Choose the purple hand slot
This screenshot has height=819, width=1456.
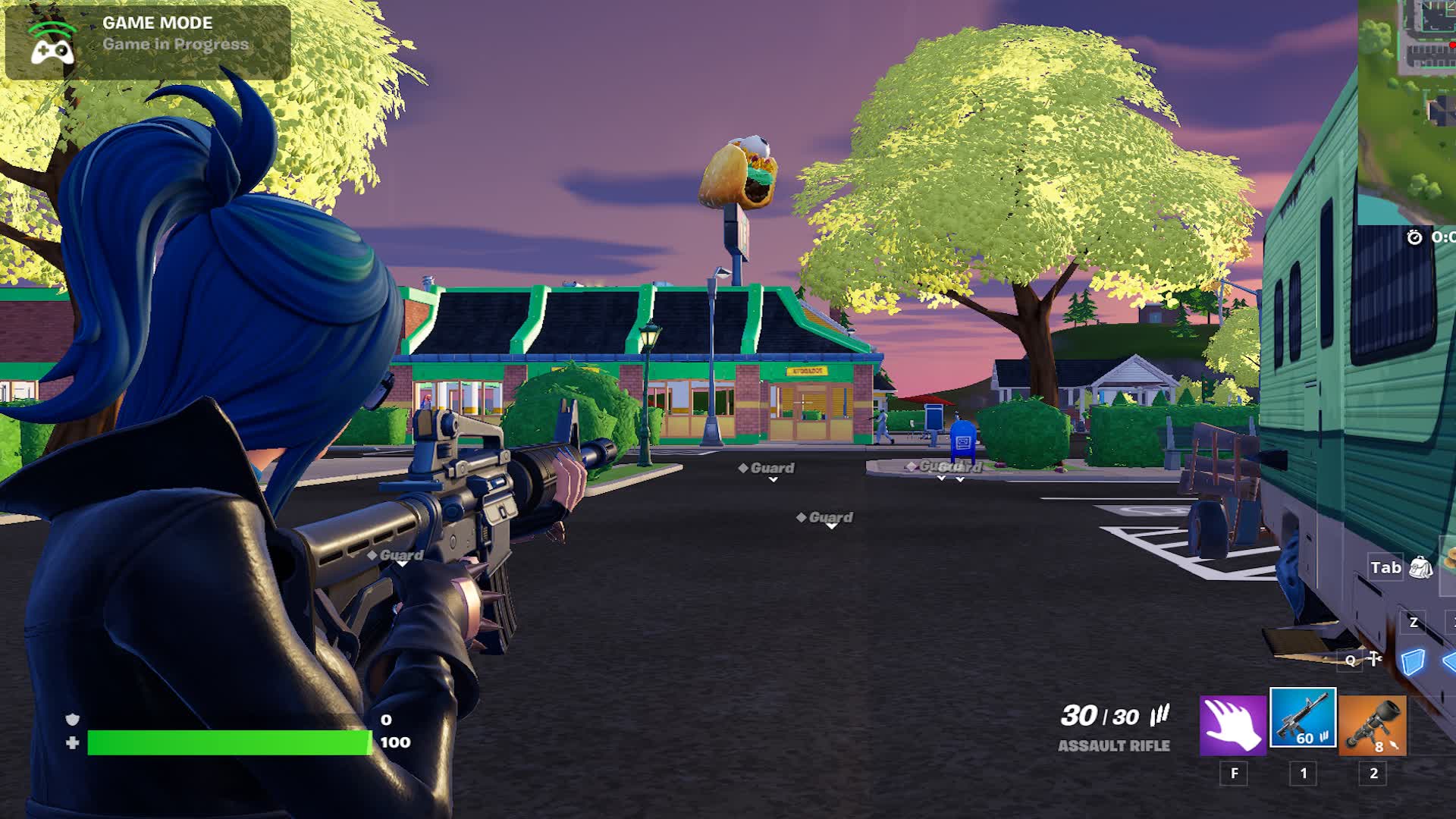point(1233,726)
